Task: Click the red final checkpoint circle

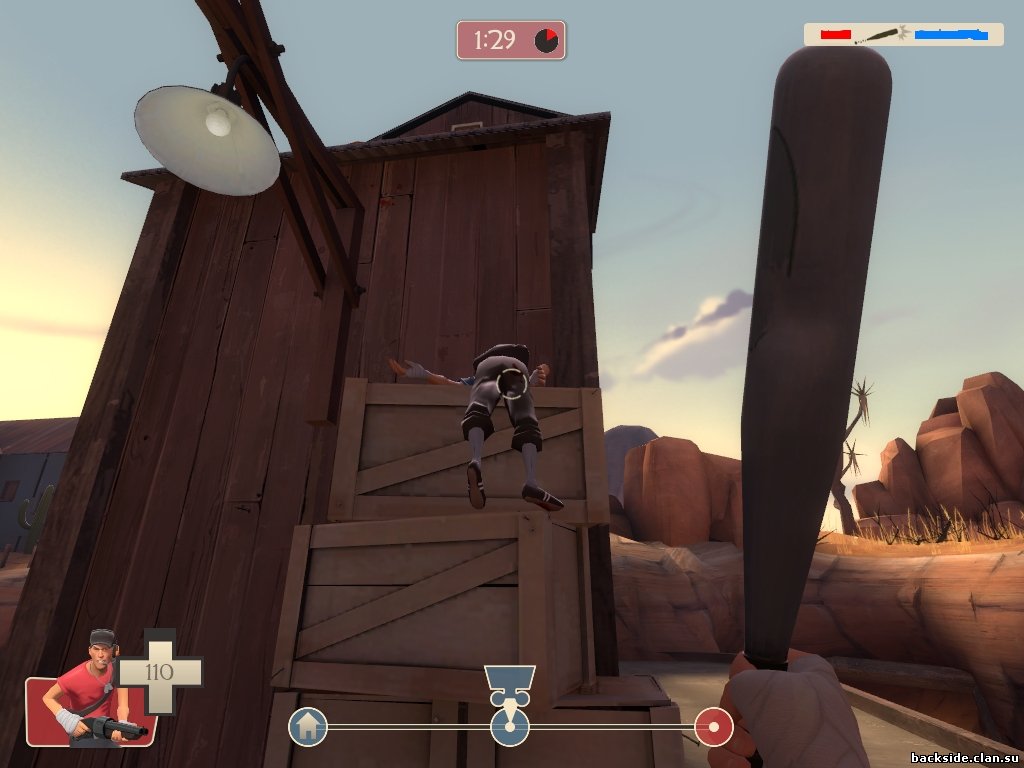Action: [714, 726]
